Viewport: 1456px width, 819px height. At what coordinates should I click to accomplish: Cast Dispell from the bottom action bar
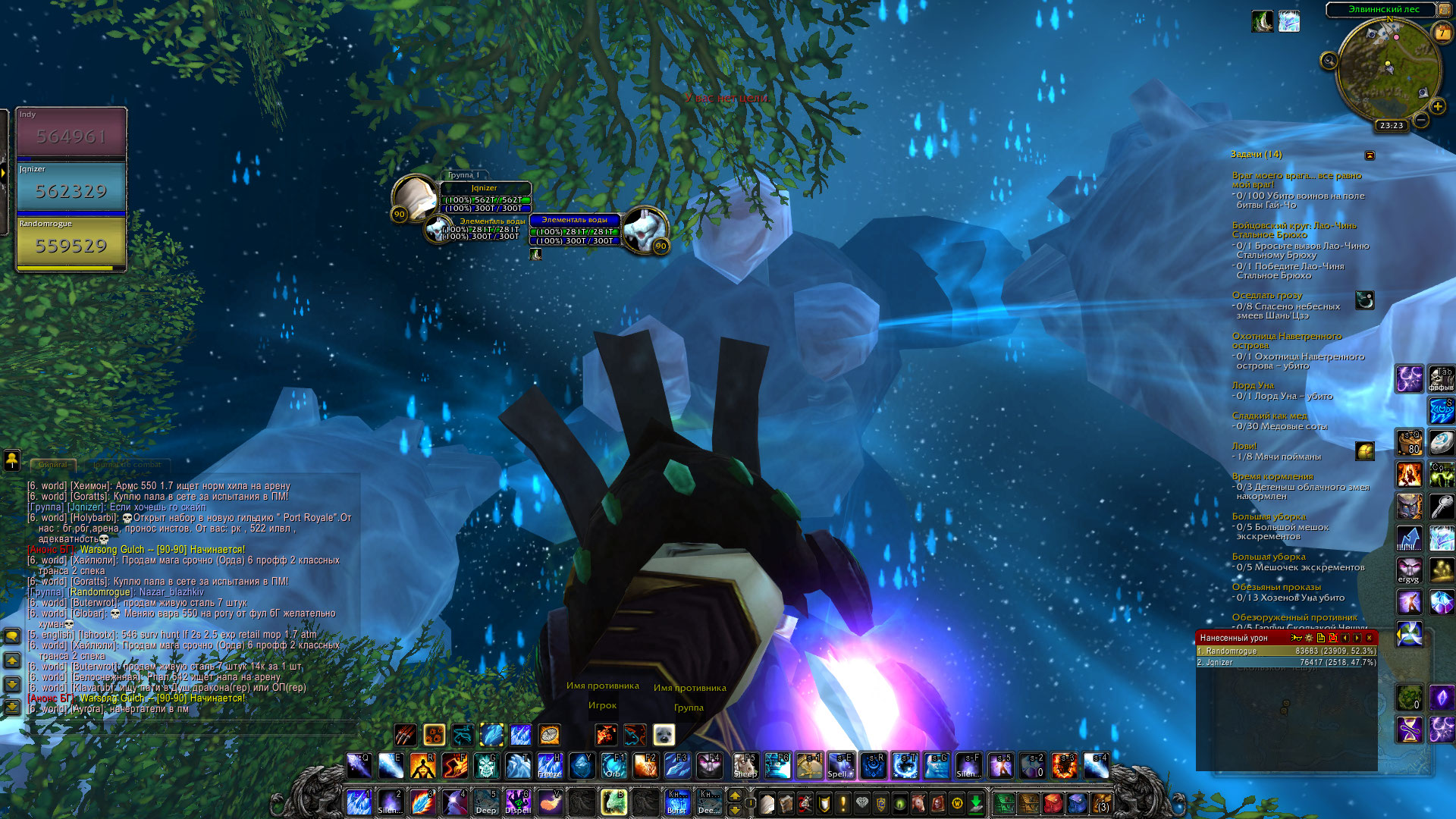(x=518, y=802)
